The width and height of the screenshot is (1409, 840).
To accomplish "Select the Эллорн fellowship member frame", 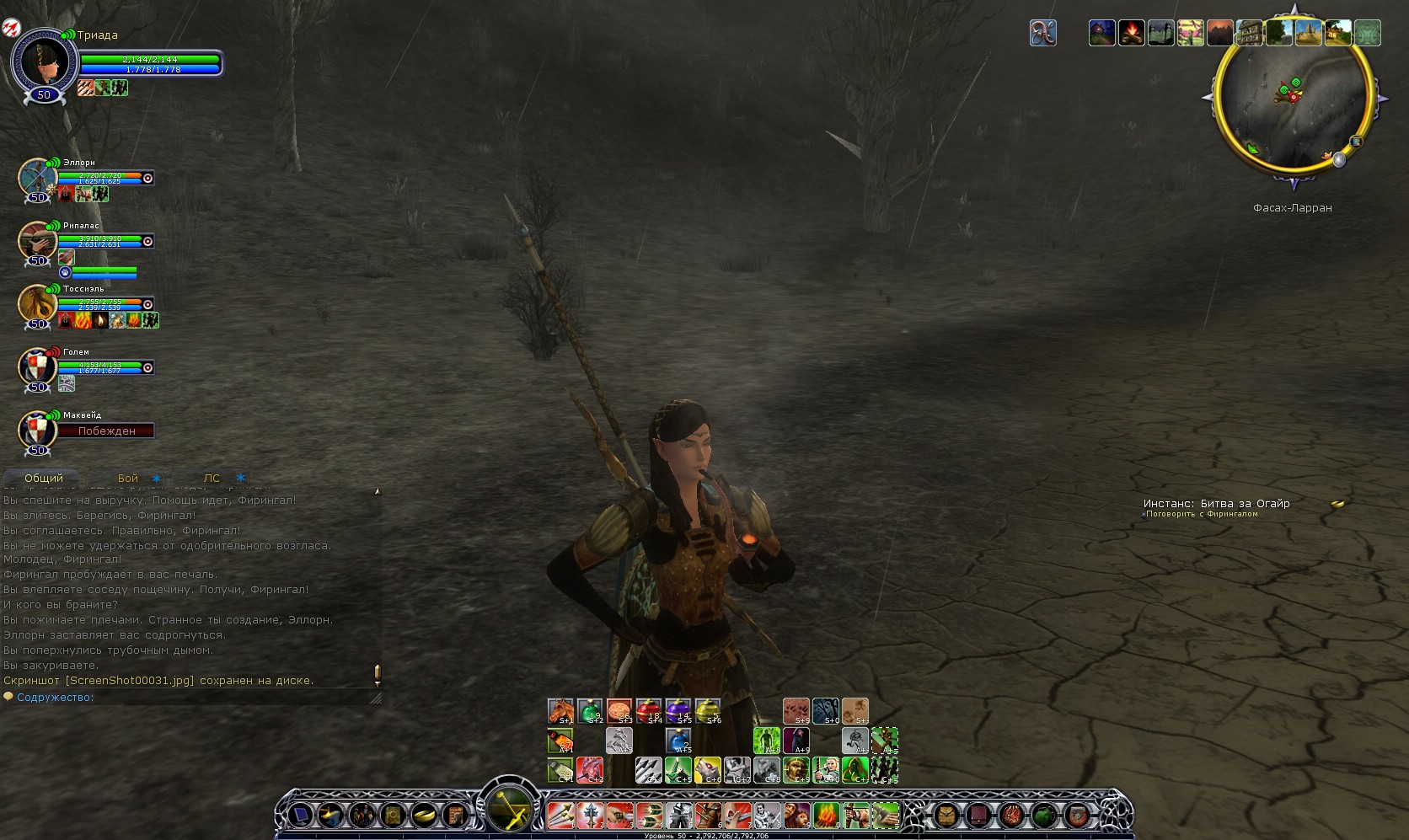I will 37,178.
